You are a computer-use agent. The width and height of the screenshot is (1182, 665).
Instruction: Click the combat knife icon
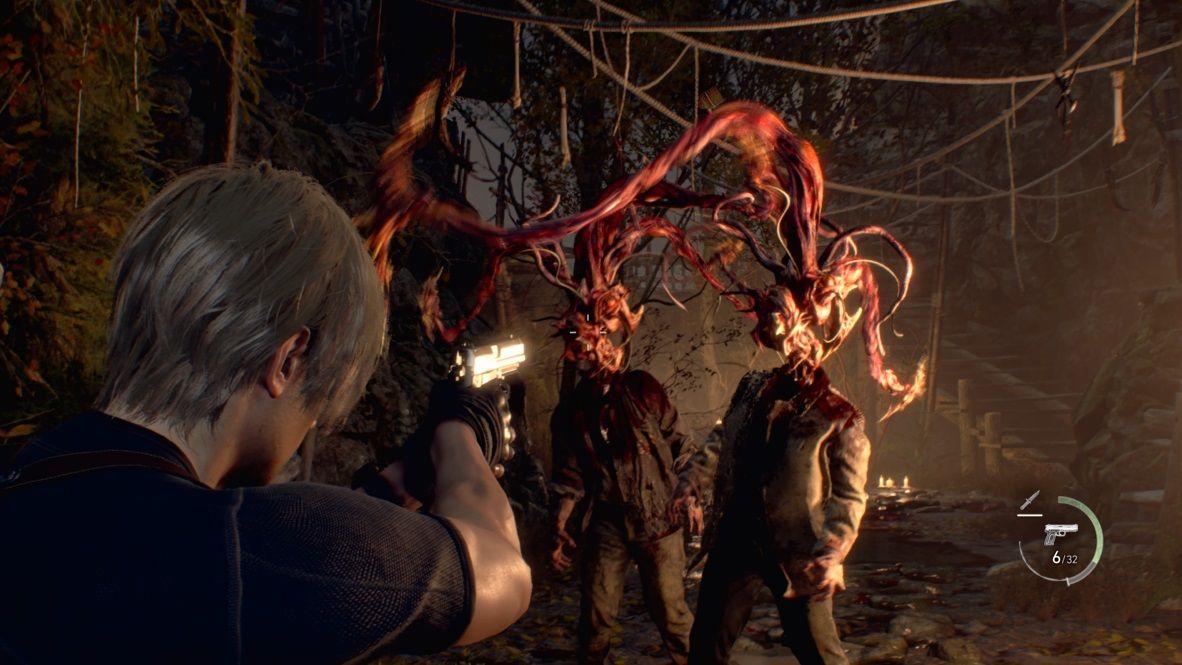point(1029,500)
